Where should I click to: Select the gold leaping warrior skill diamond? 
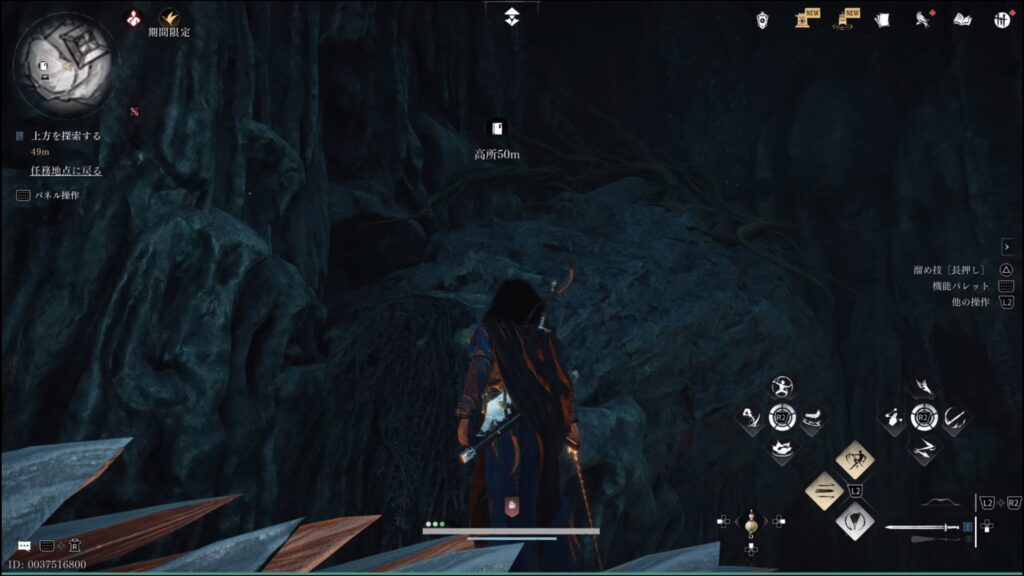click(x=855, y=460)
